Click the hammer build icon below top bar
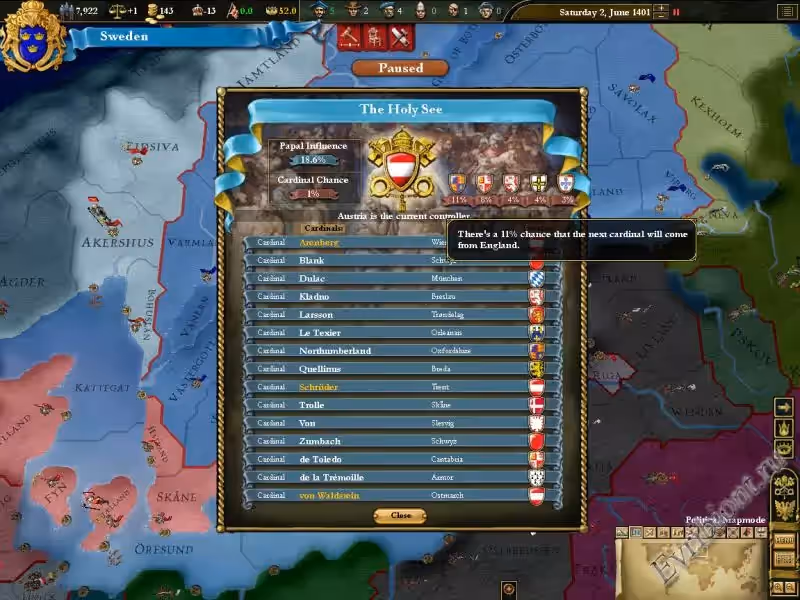 tap(350, 36)
